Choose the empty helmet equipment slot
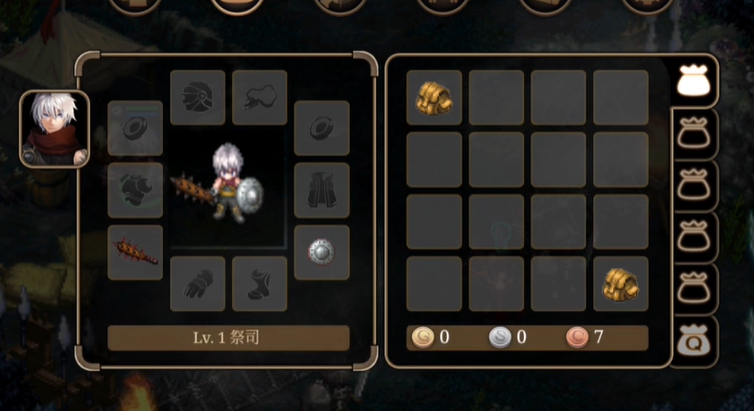 click(197, 97)
